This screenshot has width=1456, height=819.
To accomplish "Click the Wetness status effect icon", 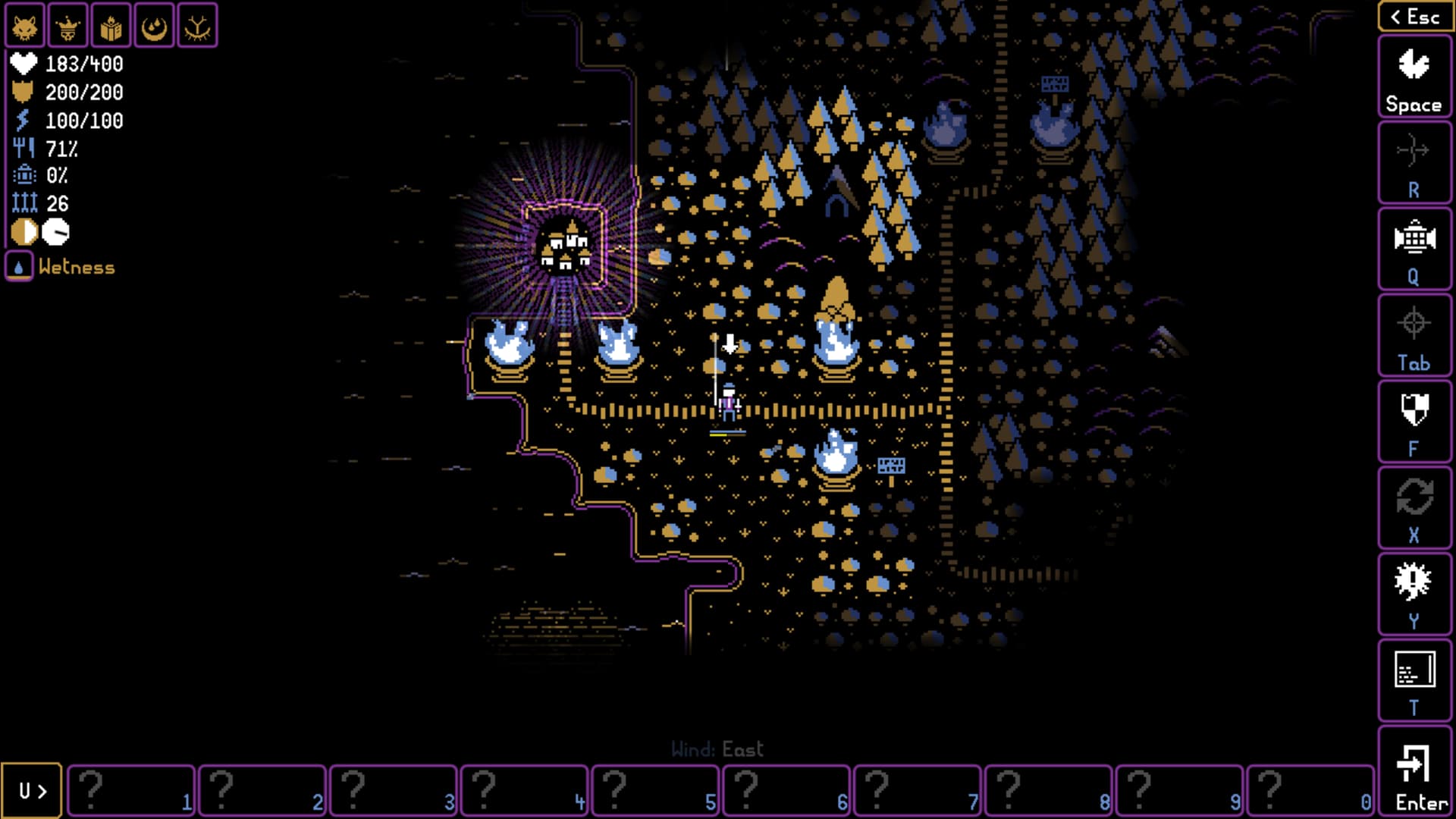I will coord(19,267).
